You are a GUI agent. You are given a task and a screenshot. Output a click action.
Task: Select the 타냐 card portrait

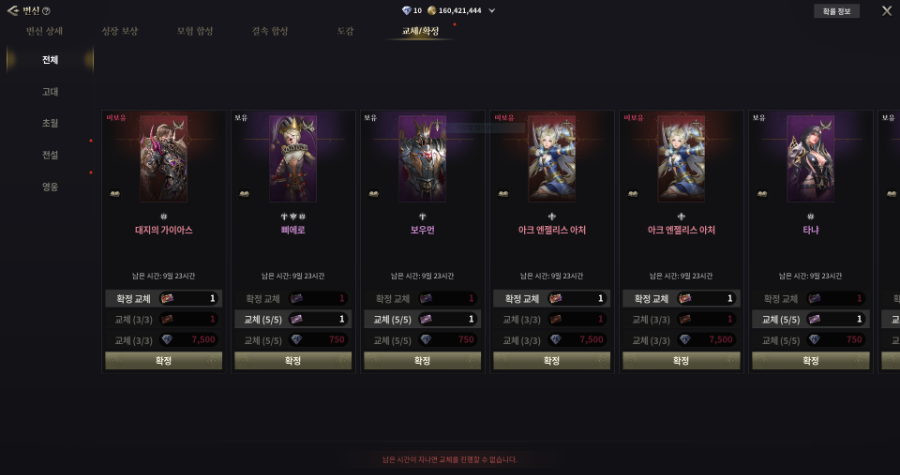pyautogui.click(x=811, y=158)
